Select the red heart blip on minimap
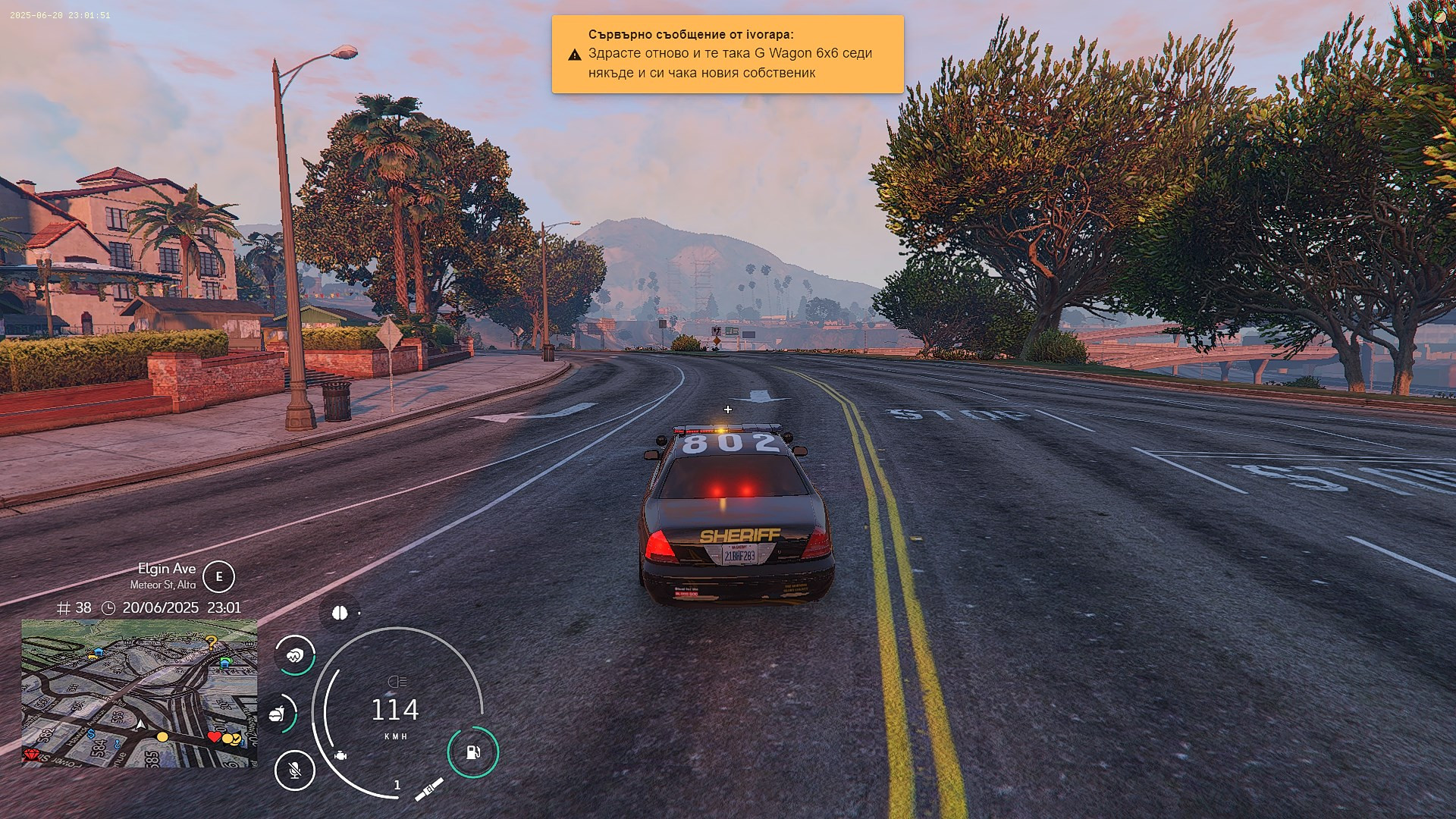The image size is (1456, 819). click(x=214, y=736)
